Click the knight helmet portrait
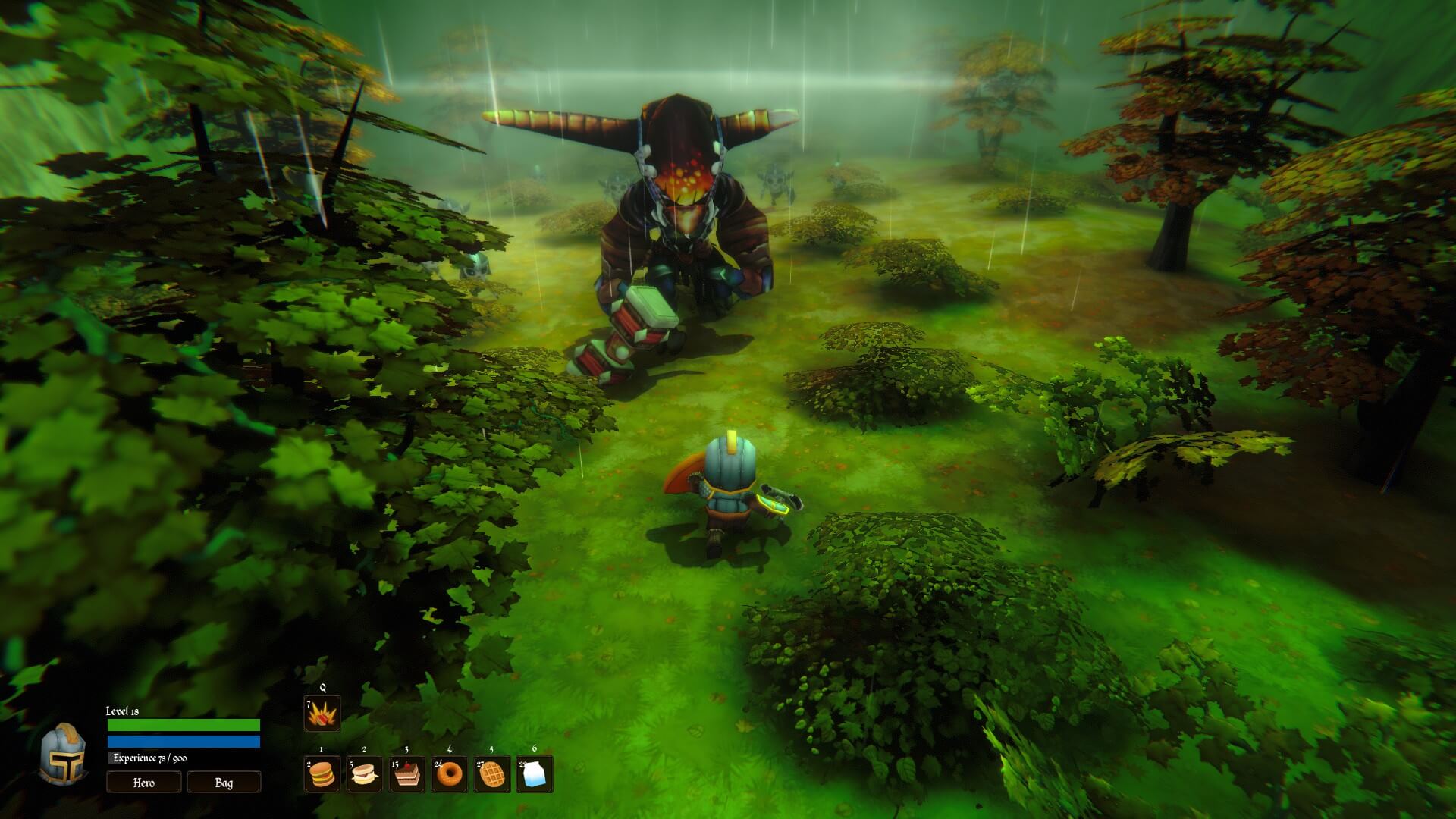This screenshot has width=1456, height=819. point(64,753)
